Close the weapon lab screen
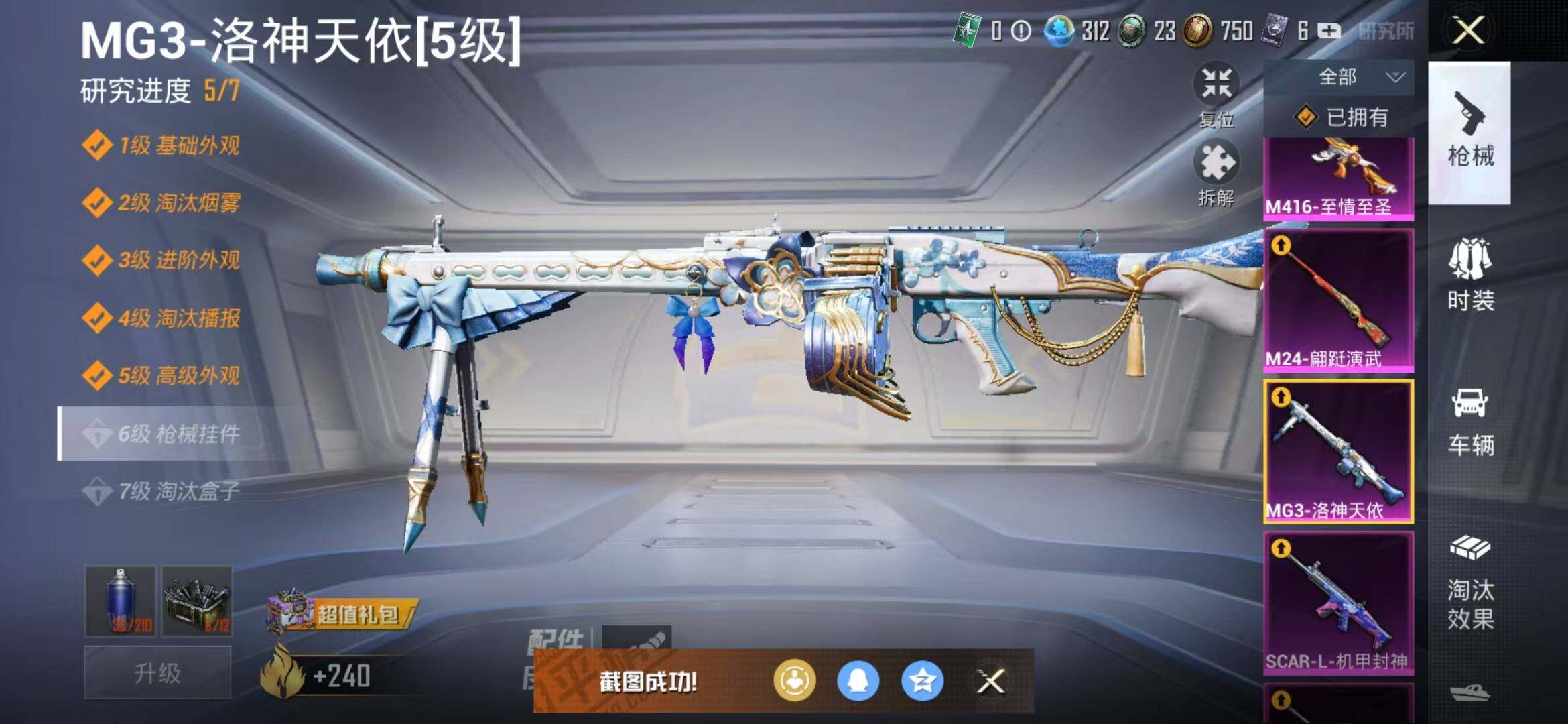This screenshot has width=1568, height=724. click(x=1467, y=31)
